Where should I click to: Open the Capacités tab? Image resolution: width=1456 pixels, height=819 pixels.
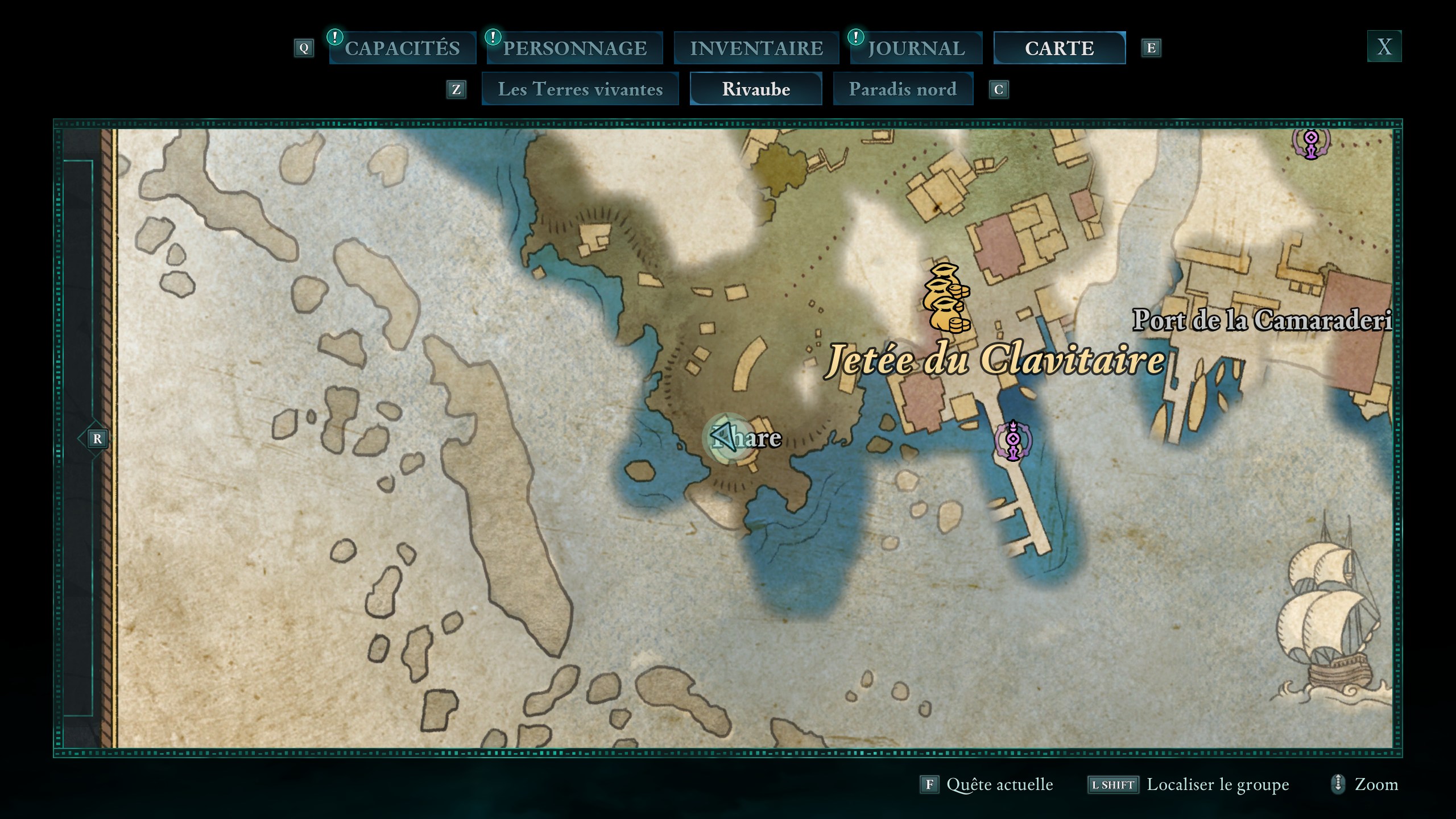(x=402, y=48)
